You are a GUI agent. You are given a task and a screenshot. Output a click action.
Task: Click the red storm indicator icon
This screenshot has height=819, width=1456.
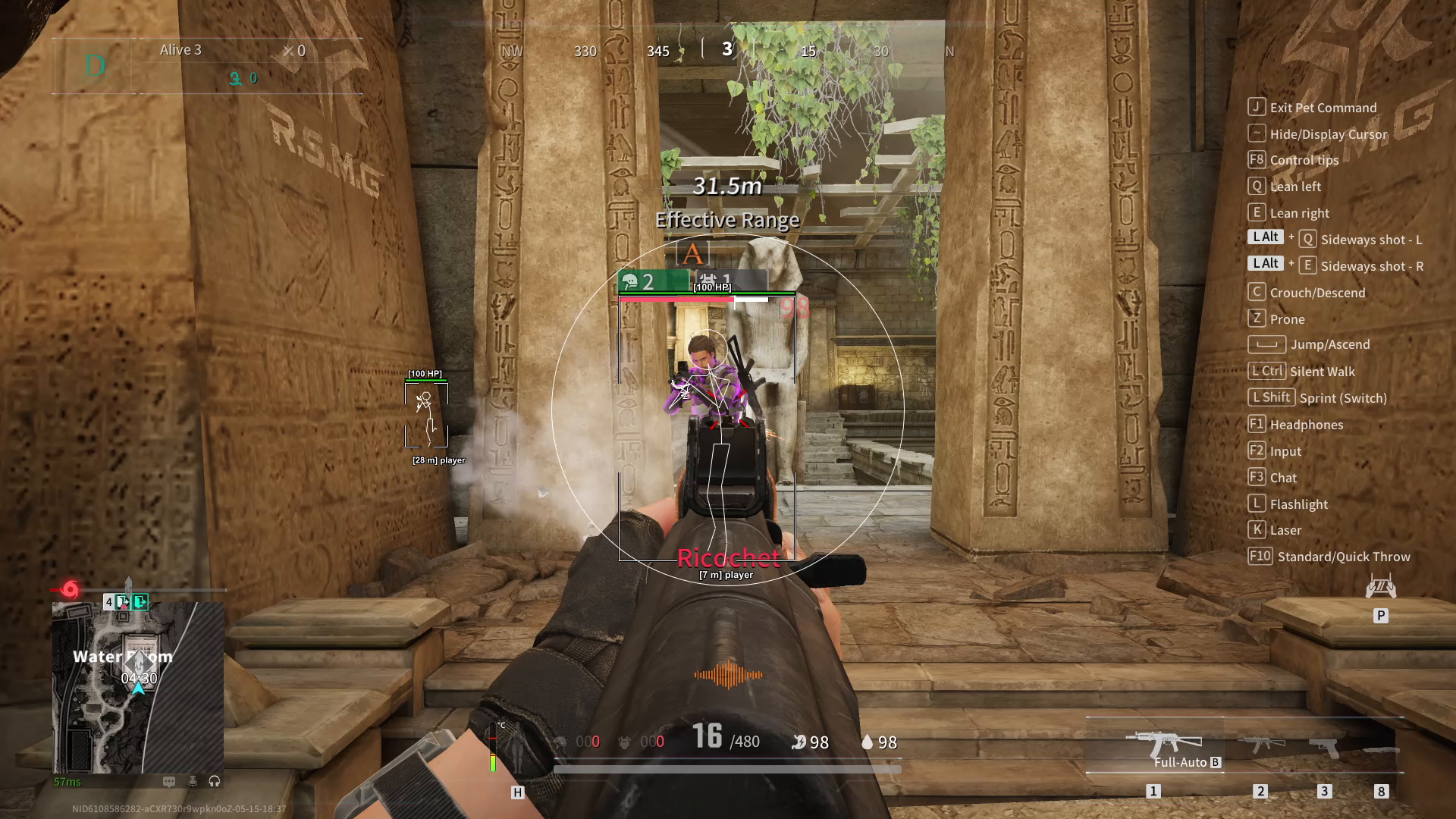(70, 589)
